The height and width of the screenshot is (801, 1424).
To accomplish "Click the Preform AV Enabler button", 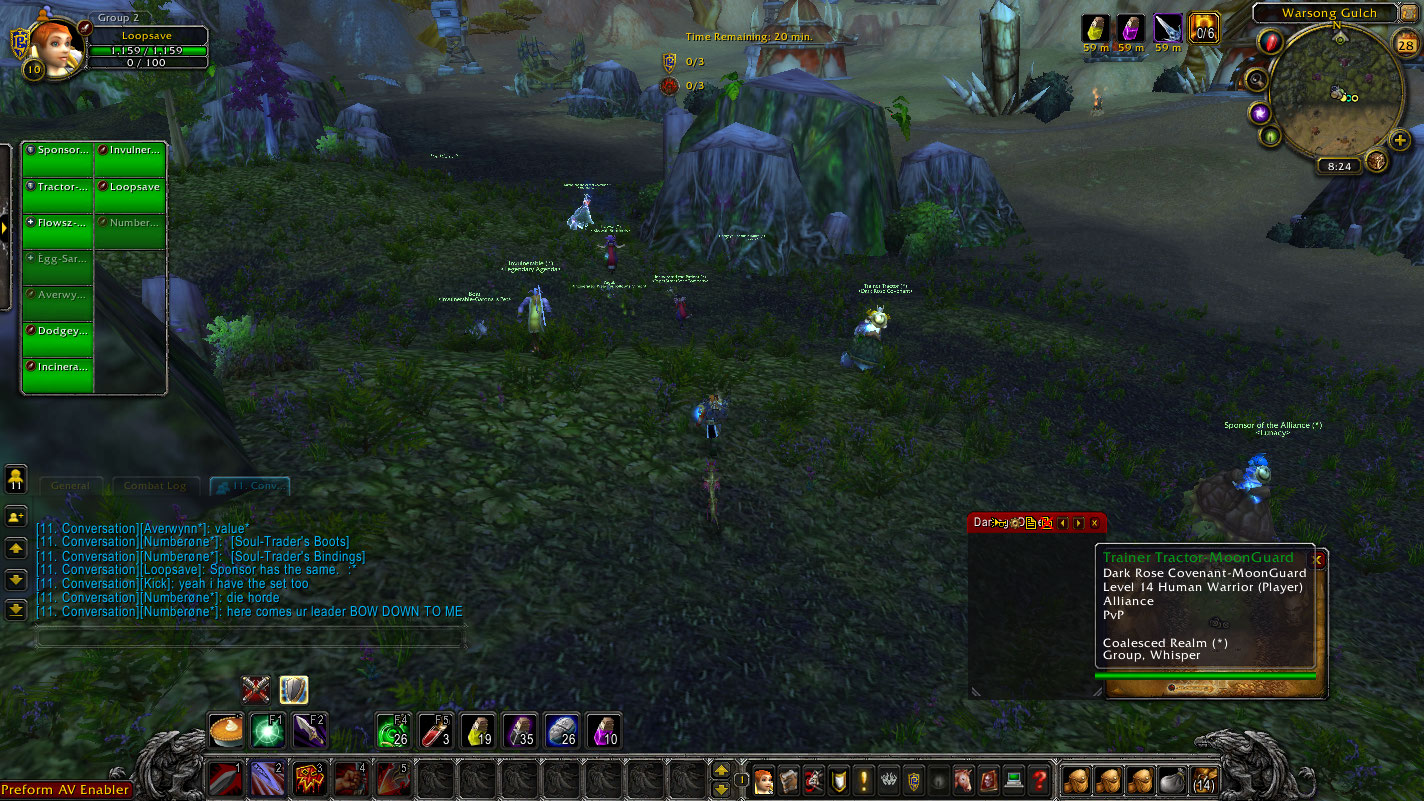I will point(66,790).
